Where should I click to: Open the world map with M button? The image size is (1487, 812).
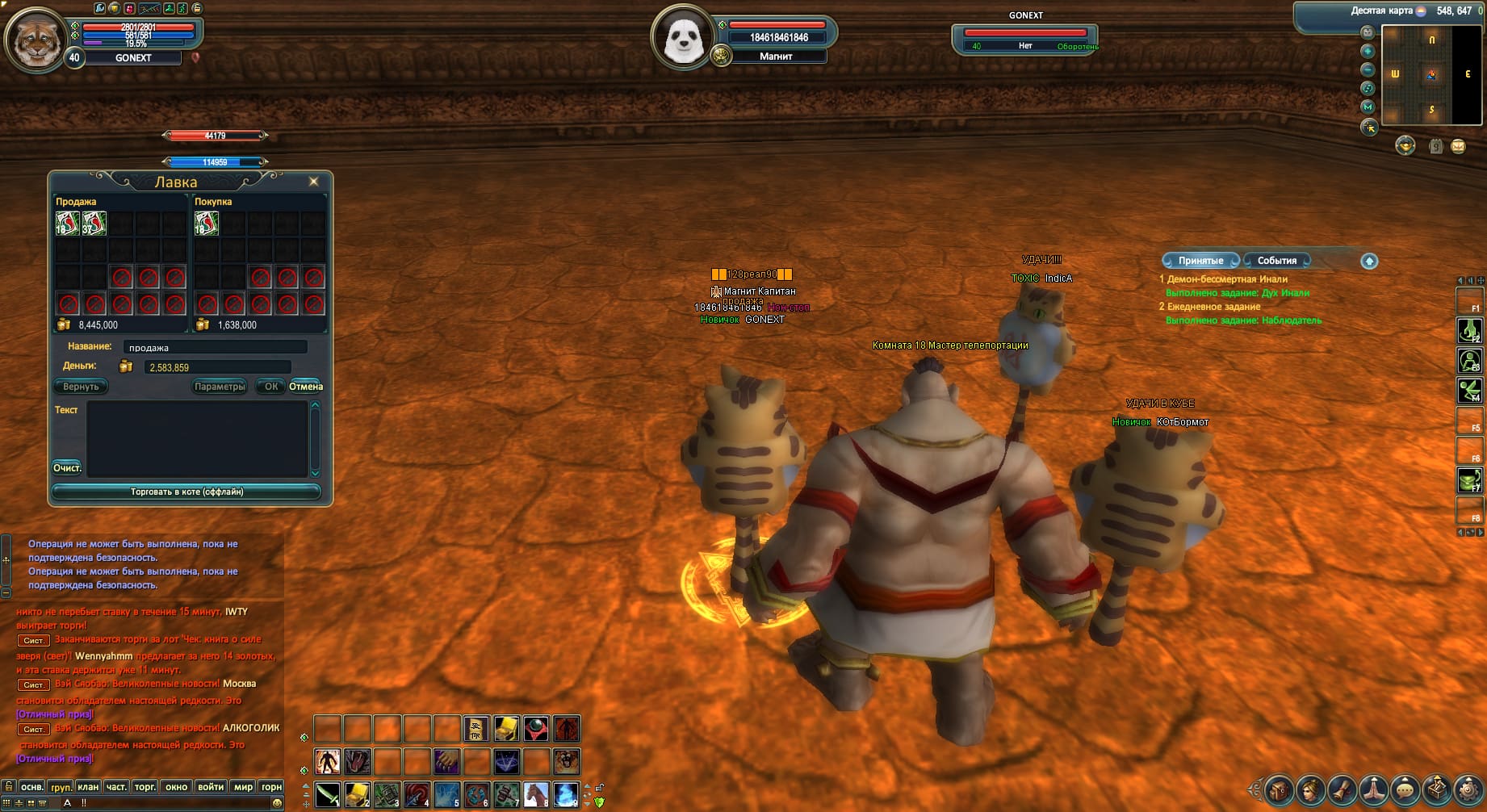1368,107
